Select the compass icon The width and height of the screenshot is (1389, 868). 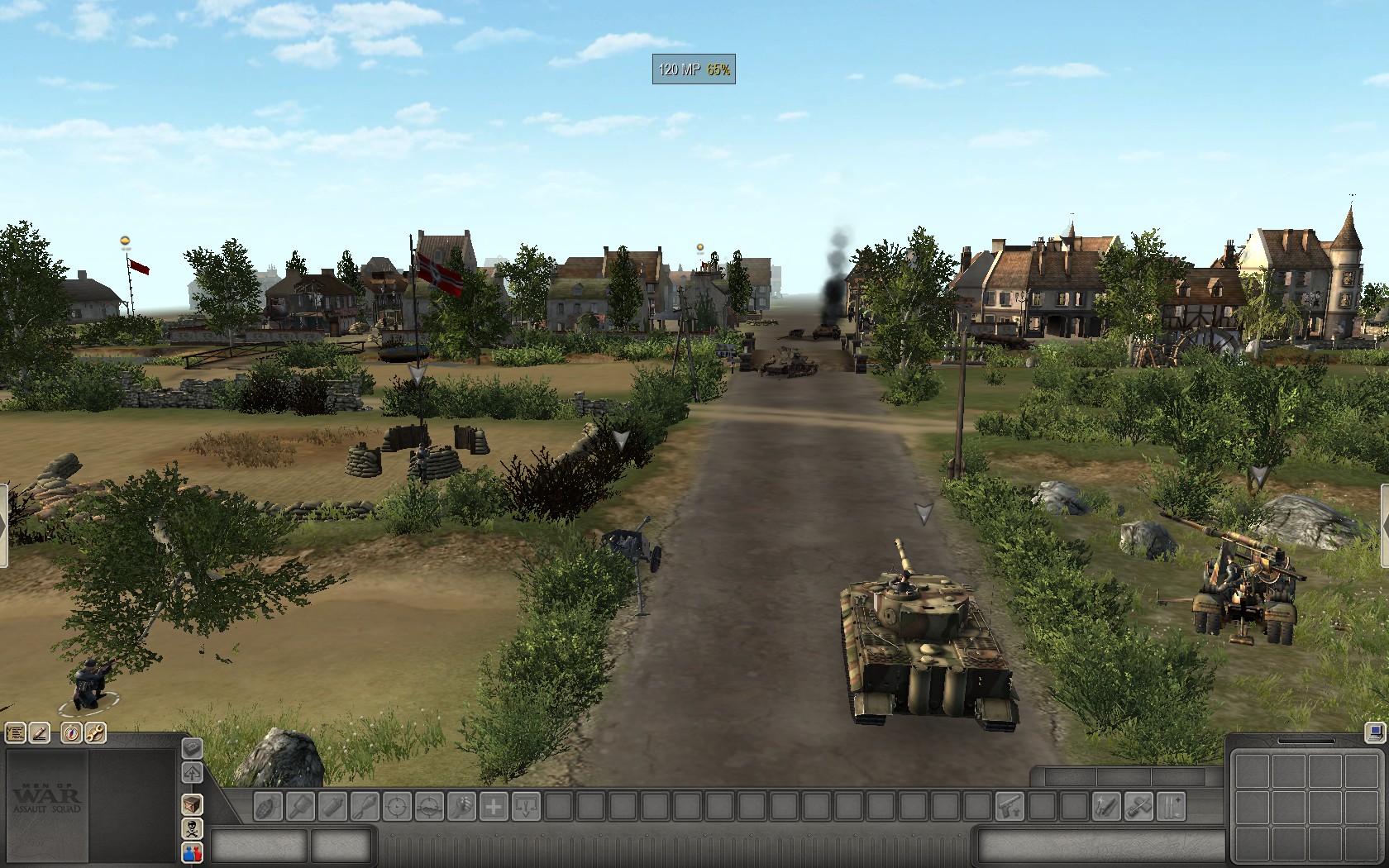point(72,732)
